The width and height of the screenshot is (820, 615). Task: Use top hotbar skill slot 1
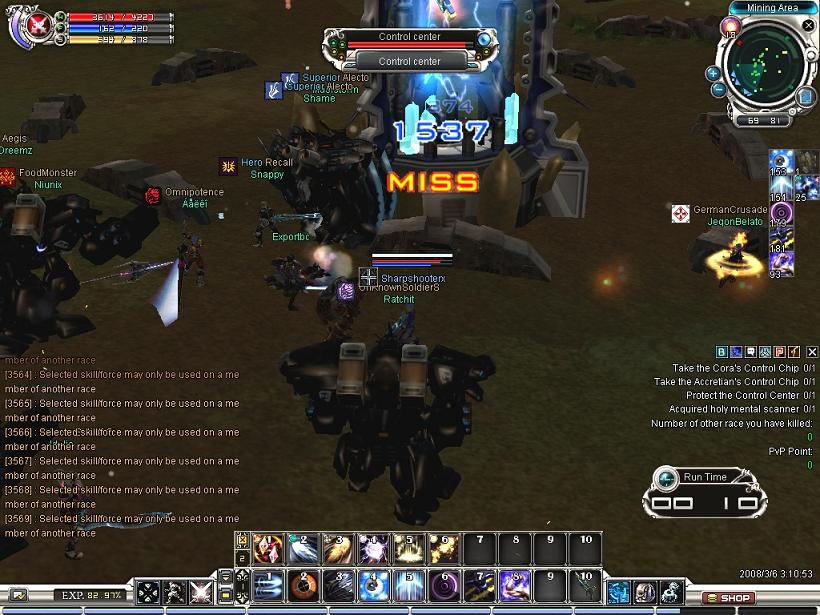coord(268,548)
